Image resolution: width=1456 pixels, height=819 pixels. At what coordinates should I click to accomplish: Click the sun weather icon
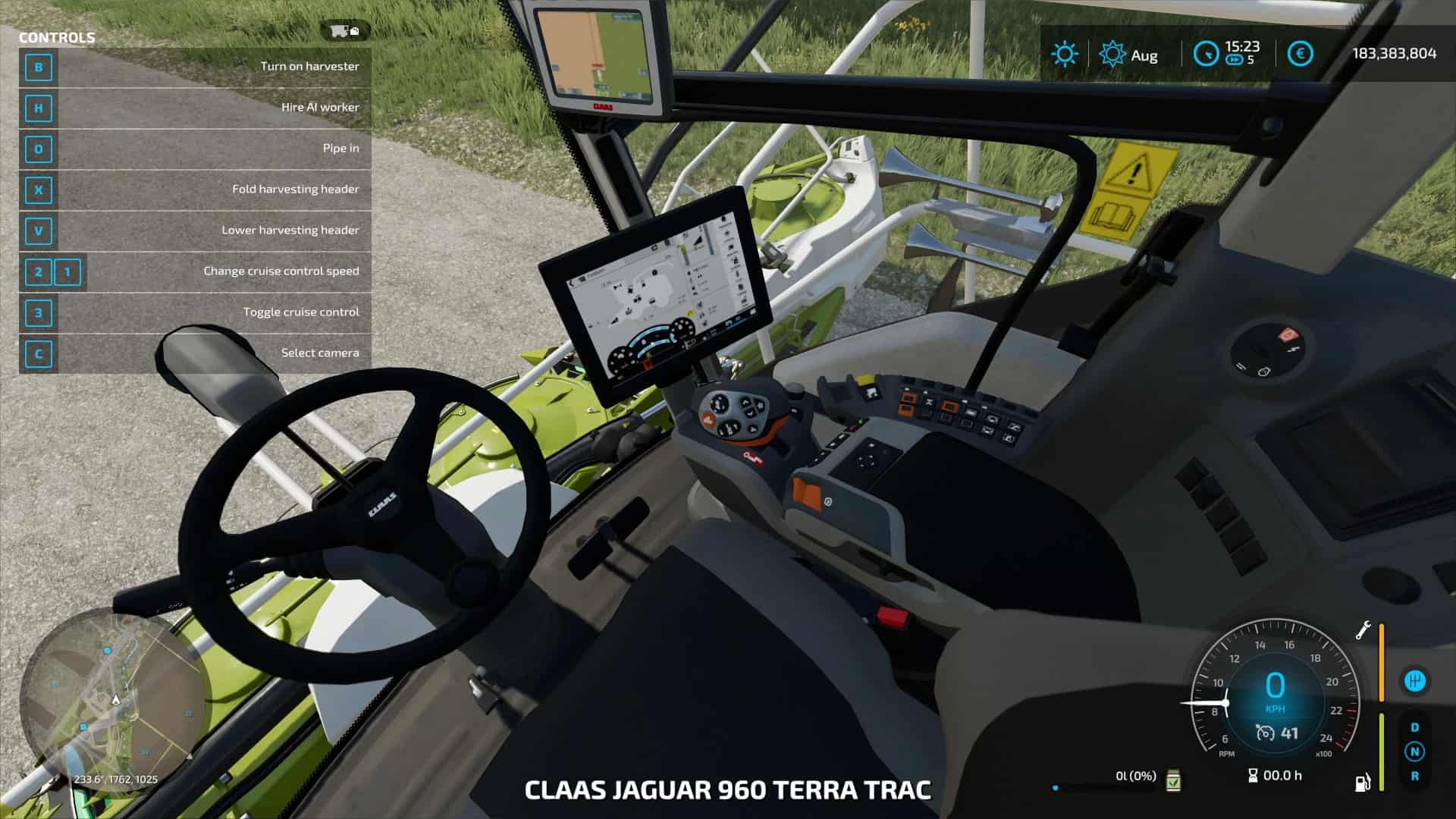pos(1064,54)
